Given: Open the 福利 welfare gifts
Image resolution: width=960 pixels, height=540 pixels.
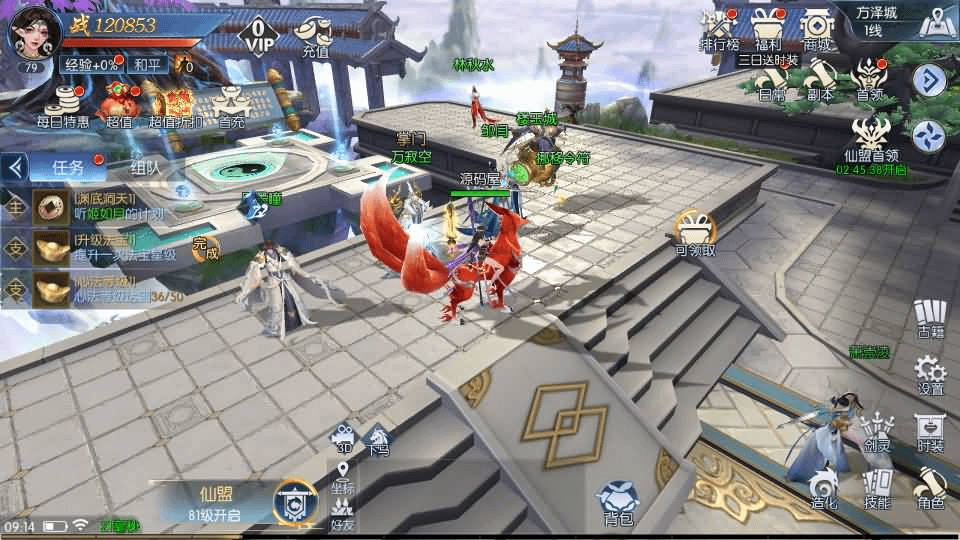Looking at the screenshot, I should 768,28.
